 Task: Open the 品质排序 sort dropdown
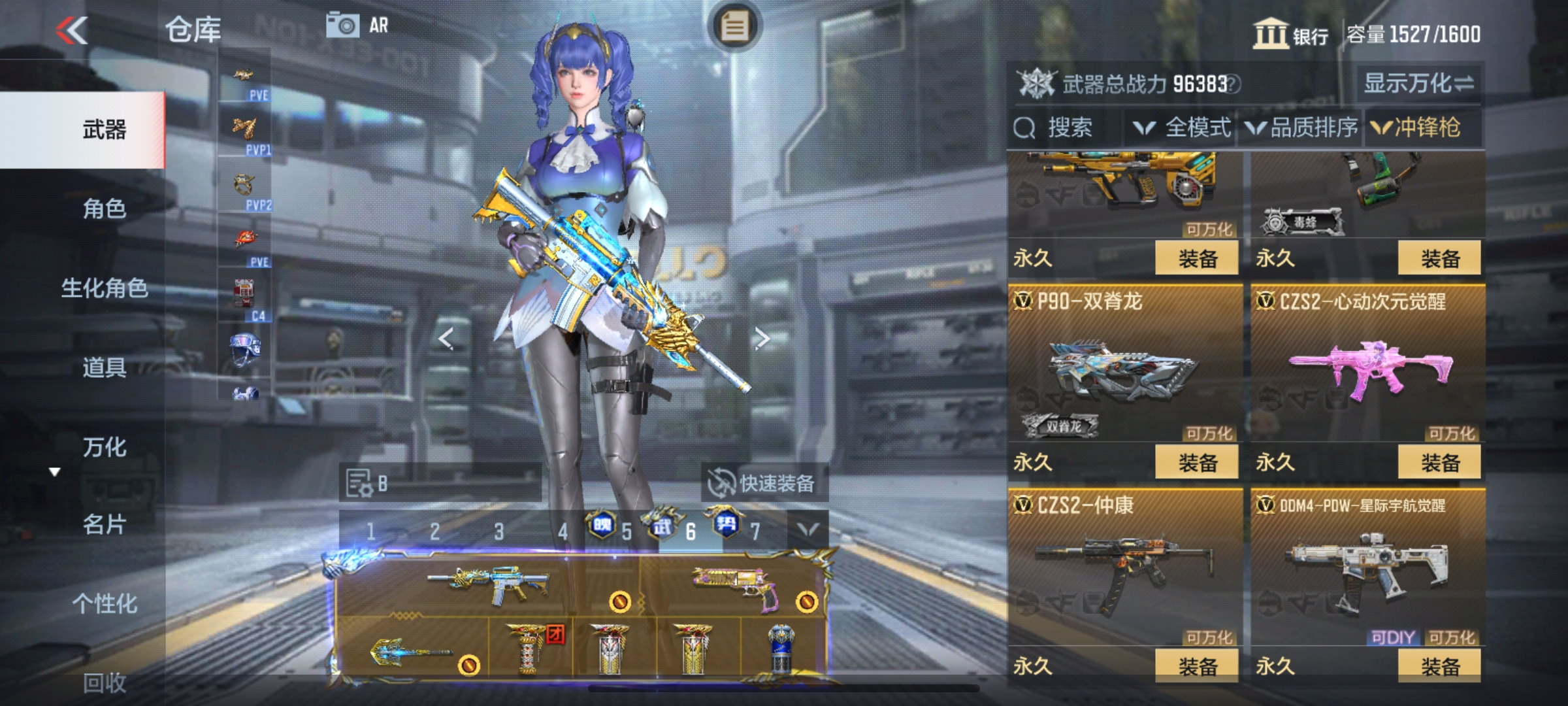[1302, 127]
